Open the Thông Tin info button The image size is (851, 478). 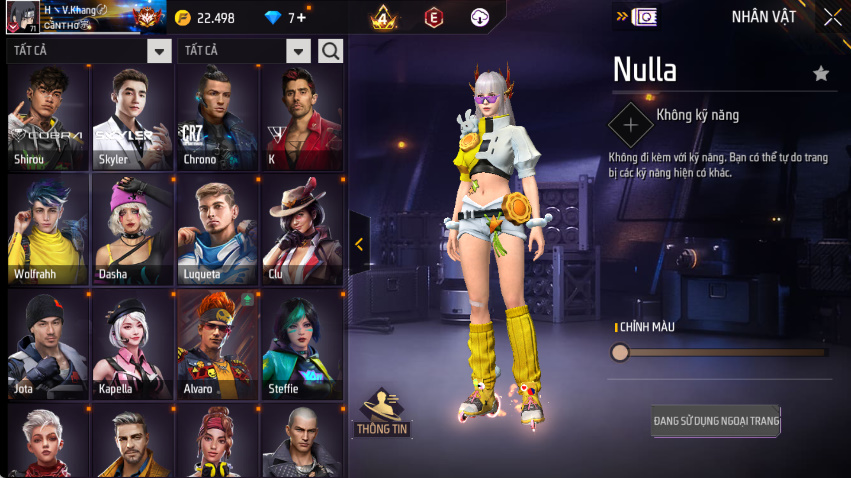point(382,412)
